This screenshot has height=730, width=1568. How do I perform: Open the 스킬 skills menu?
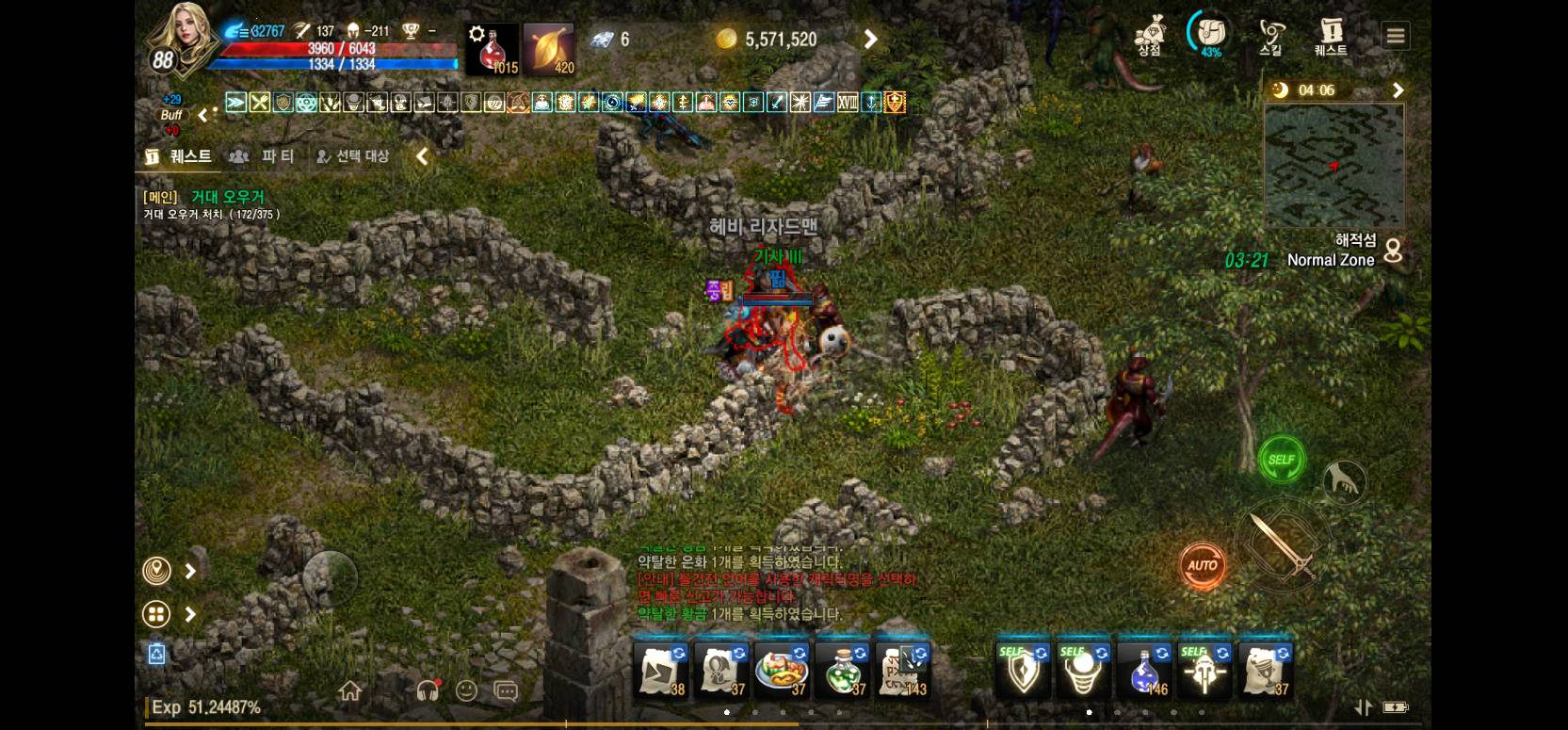point(1270,36)
